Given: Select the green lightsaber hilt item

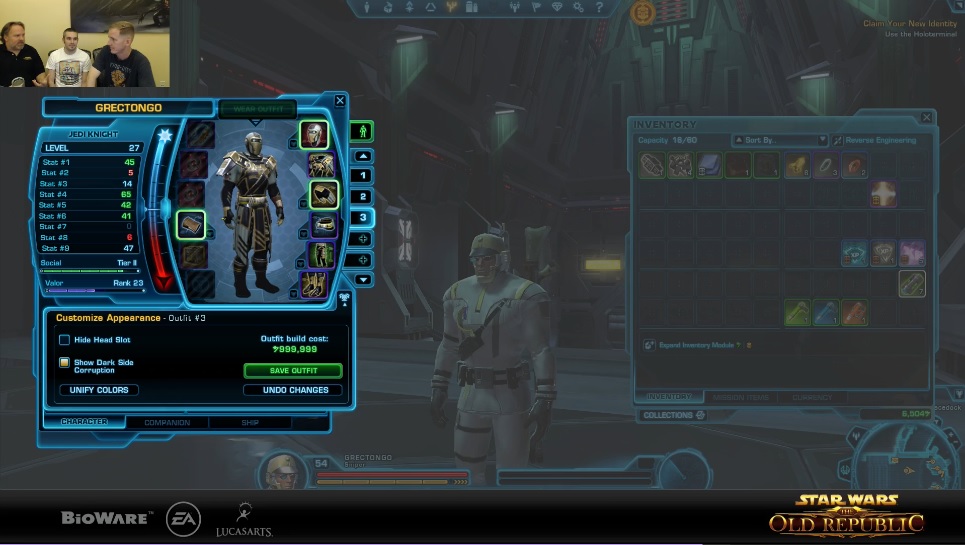Looking at the screenshot, I should pyautogui.click(x=797, y=314).
